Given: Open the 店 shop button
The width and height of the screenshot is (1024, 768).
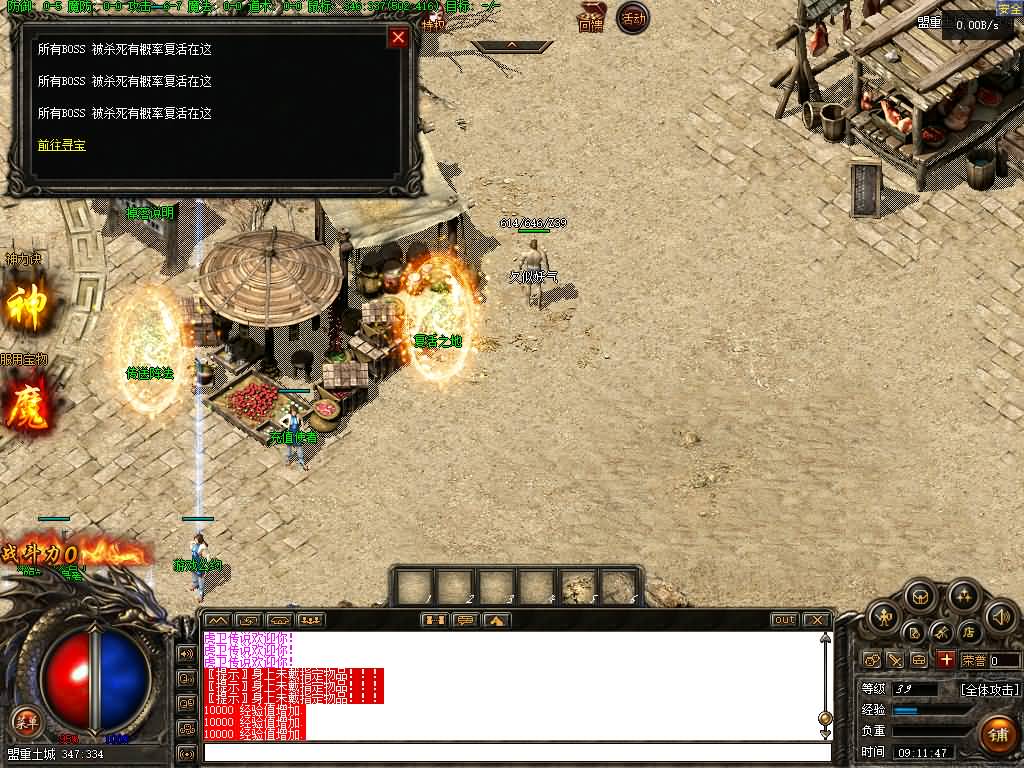Looking at the screenshot, I should point(968,632).
